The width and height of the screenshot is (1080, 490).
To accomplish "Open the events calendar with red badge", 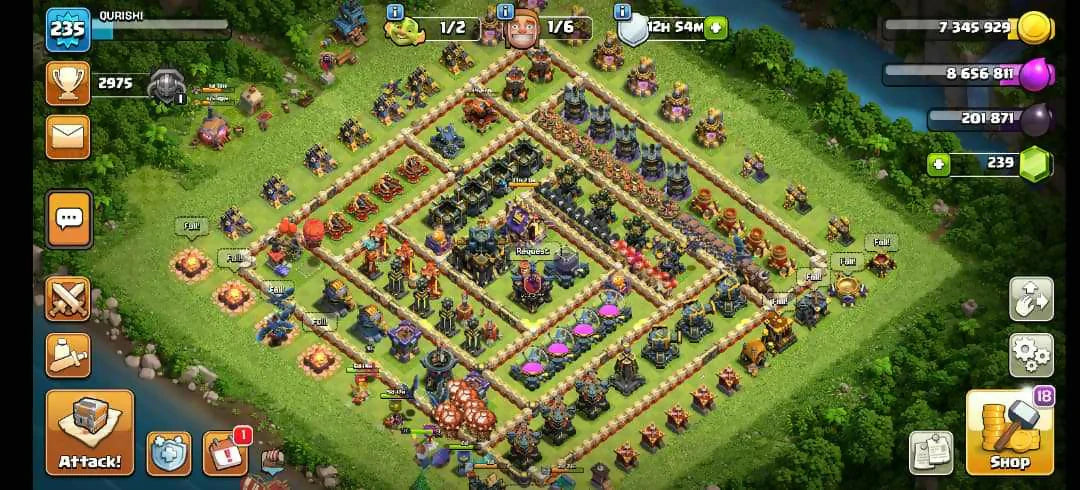I will point(225,453).
